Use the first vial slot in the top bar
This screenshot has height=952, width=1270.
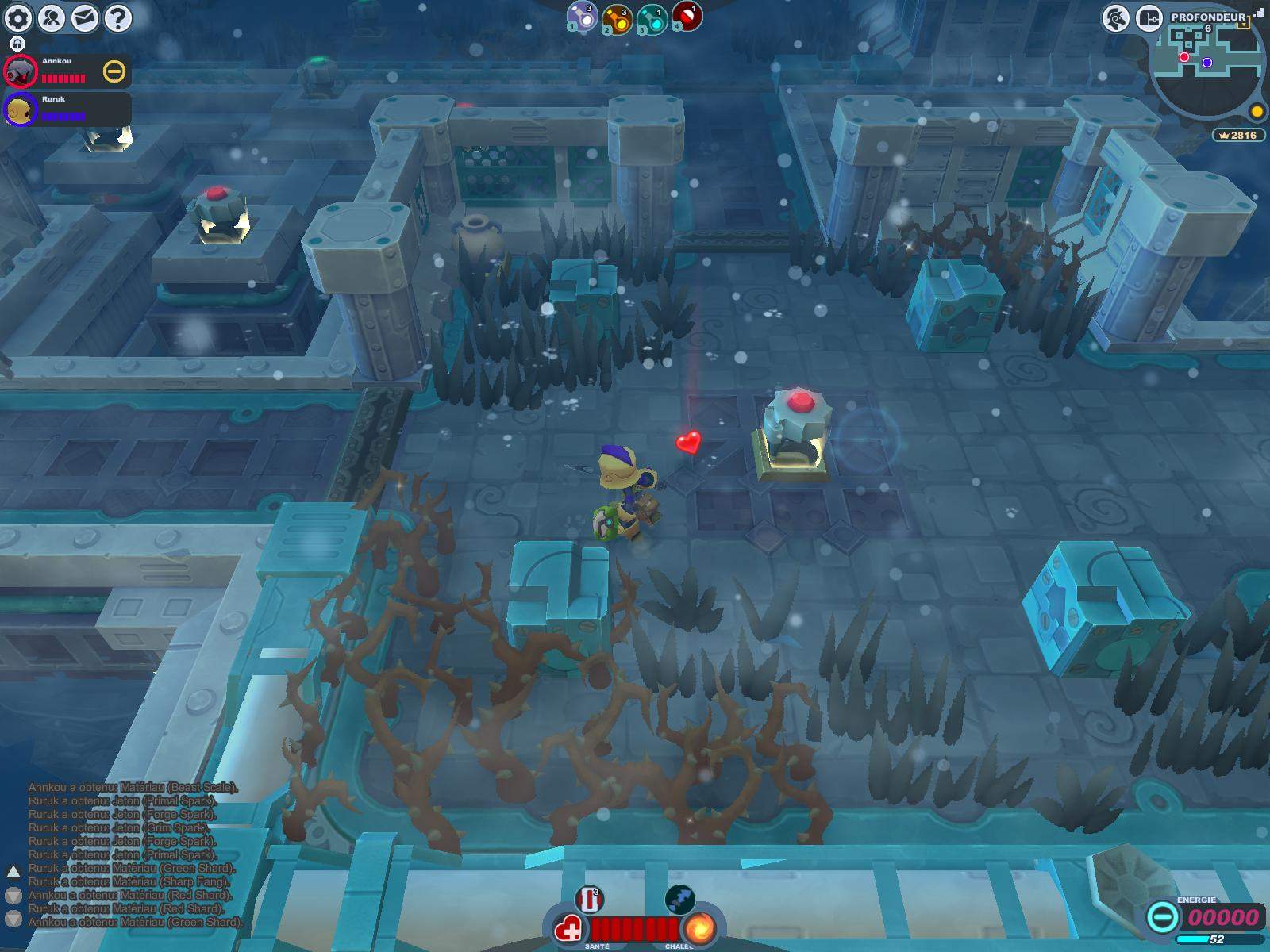point(583,17)
